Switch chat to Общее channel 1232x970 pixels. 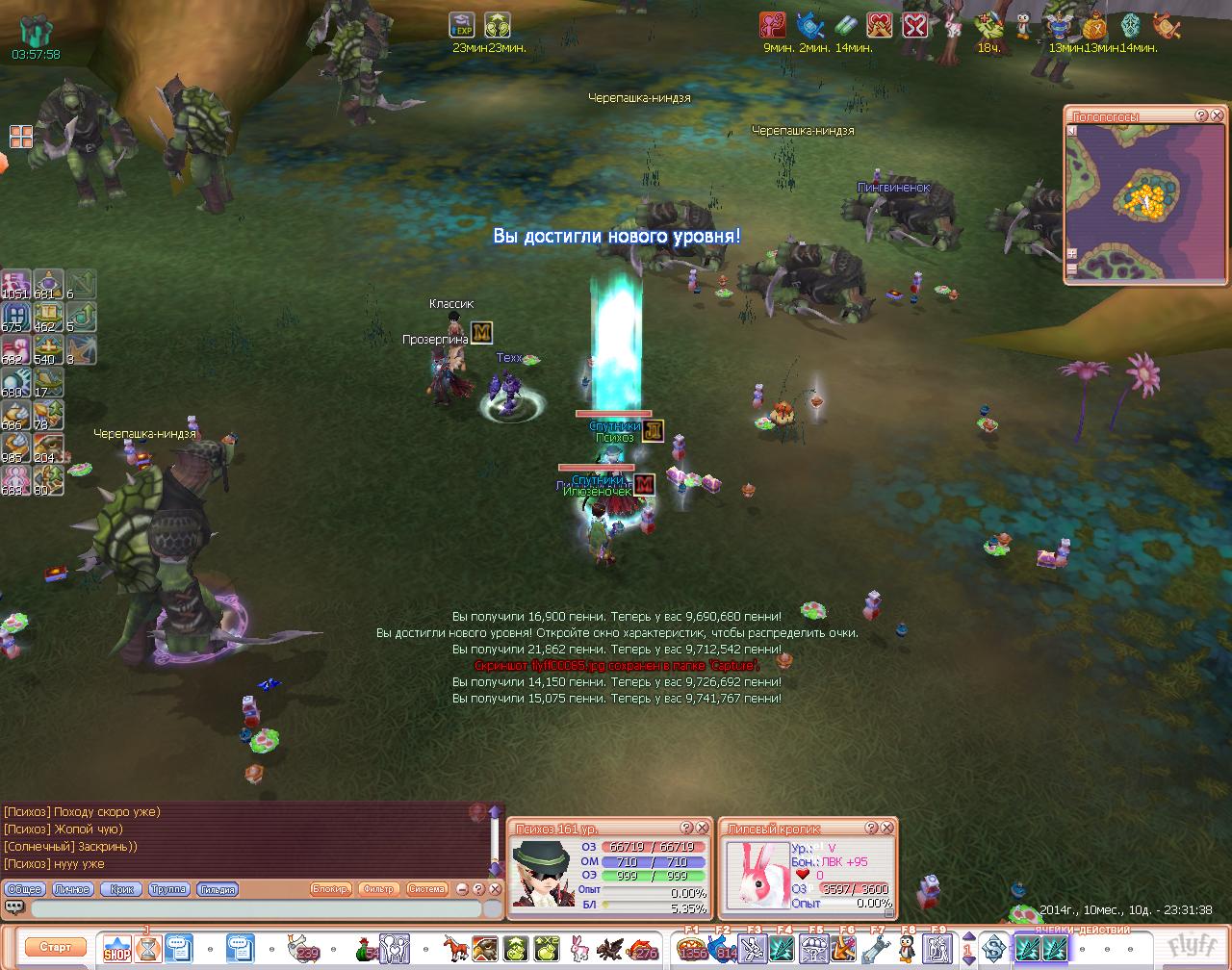[x=26, y=889]
